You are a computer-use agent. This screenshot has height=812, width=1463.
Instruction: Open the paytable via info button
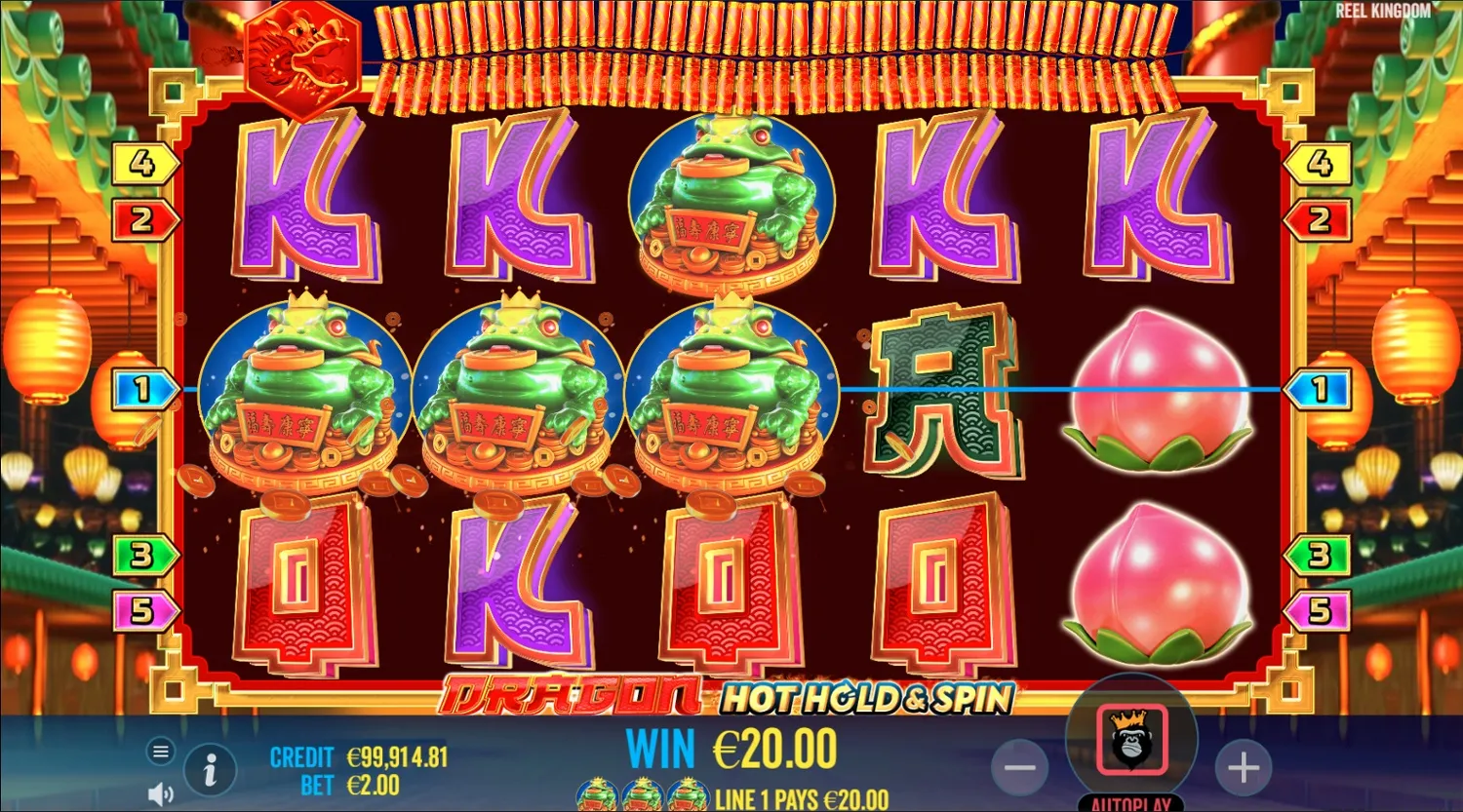(209, 768)
